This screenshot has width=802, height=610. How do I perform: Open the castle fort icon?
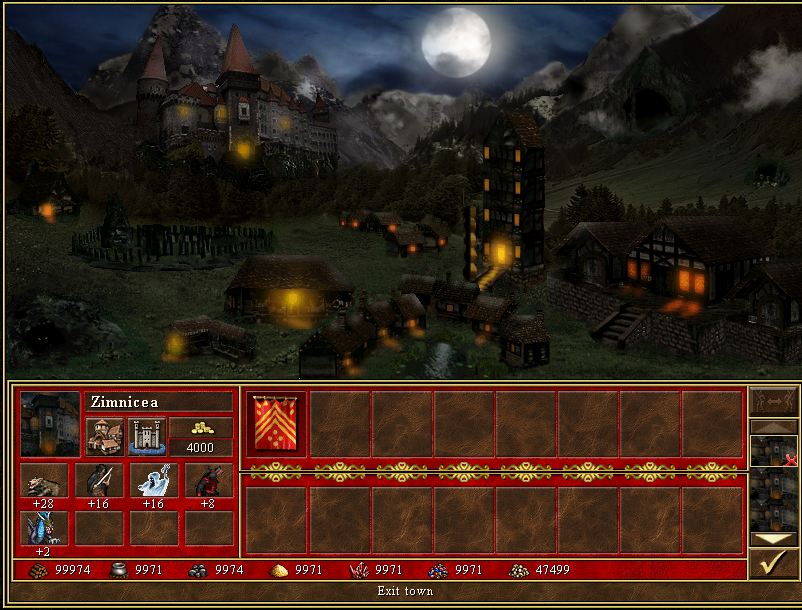coord(147,436)
